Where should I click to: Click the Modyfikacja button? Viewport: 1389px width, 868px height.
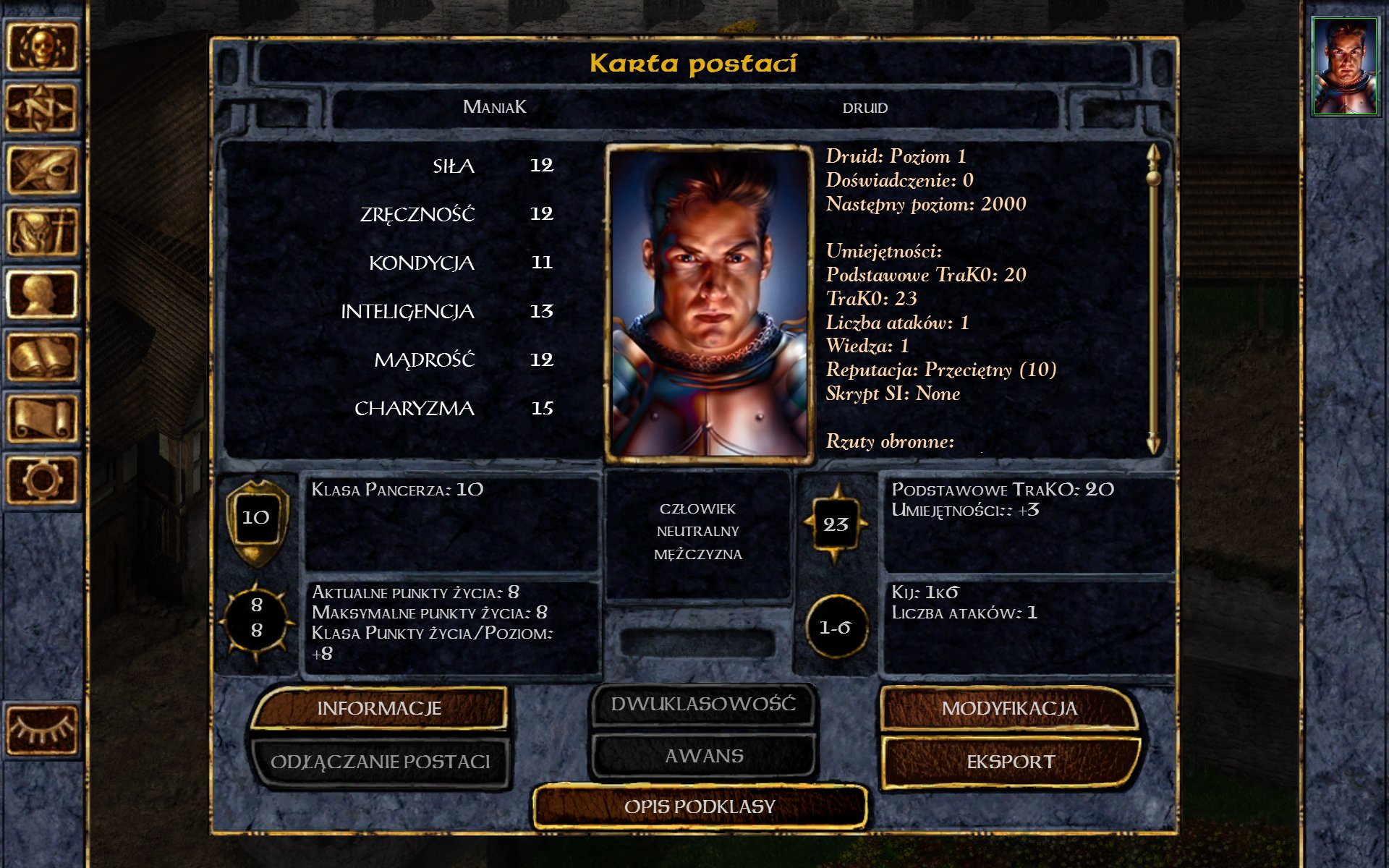(1009, 708)
